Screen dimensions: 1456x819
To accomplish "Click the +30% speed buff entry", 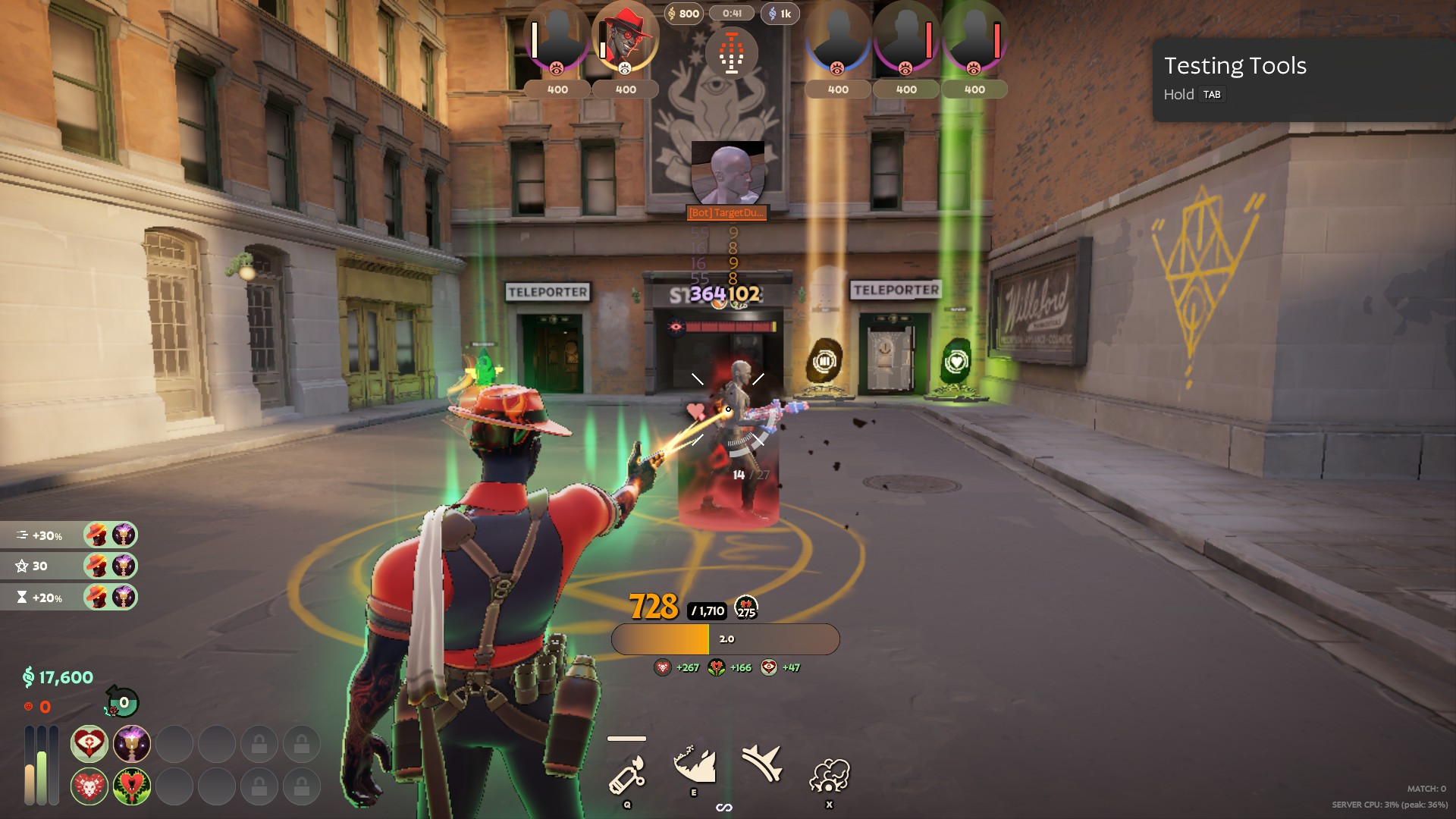I will 45,535.
